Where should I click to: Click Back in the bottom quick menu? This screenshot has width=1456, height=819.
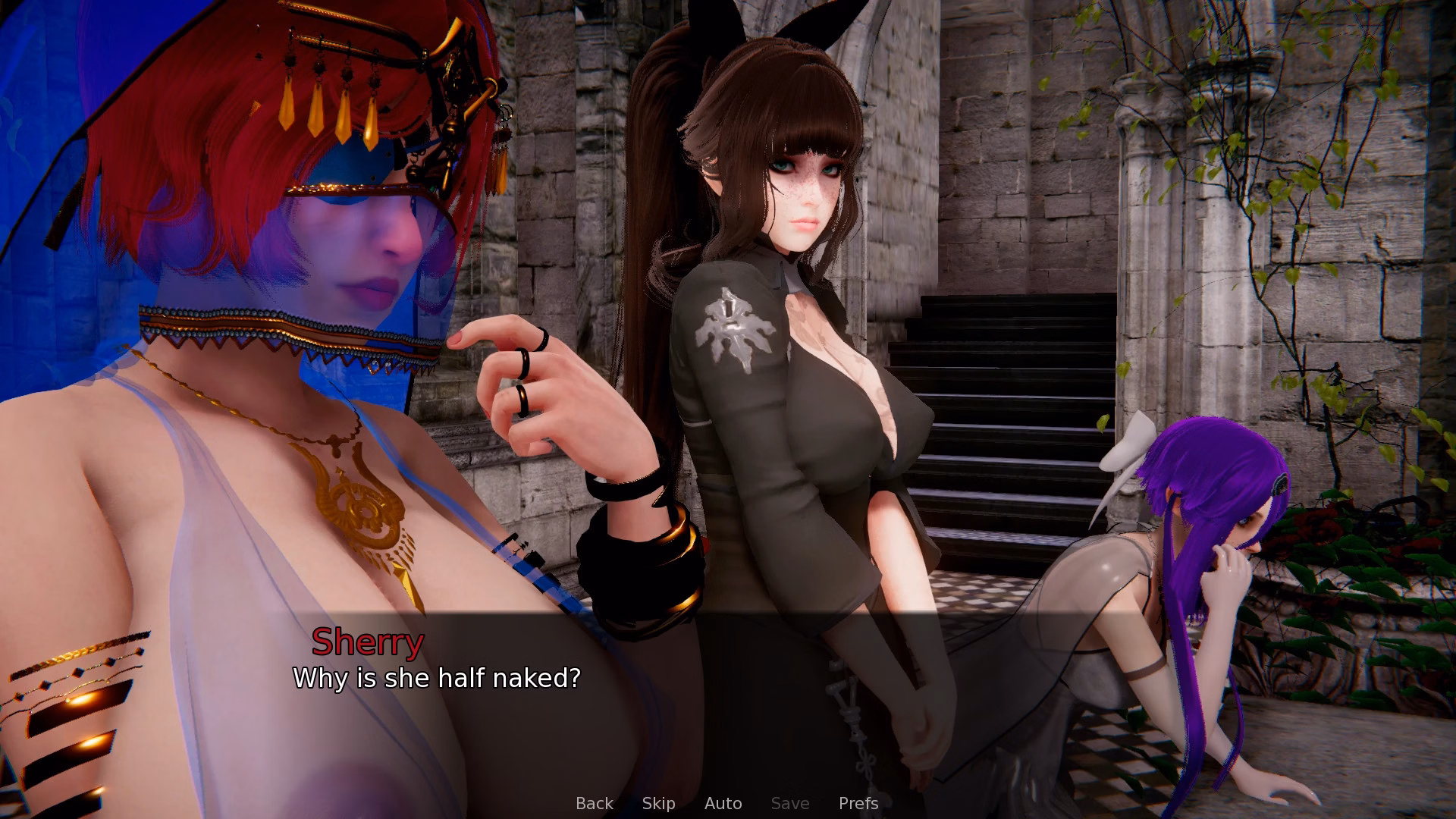[594, 803]
